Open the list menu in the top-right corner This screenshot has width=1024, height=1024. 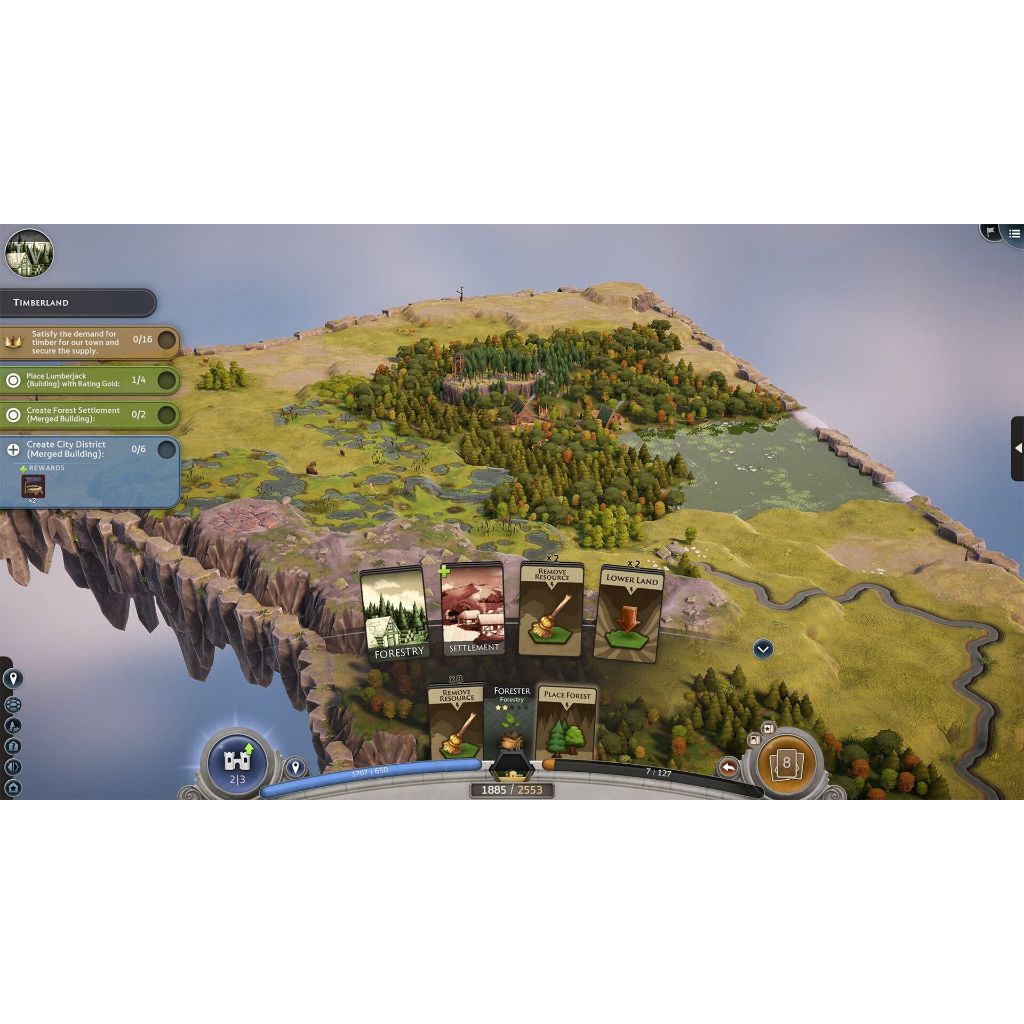tap(1014, 233)
